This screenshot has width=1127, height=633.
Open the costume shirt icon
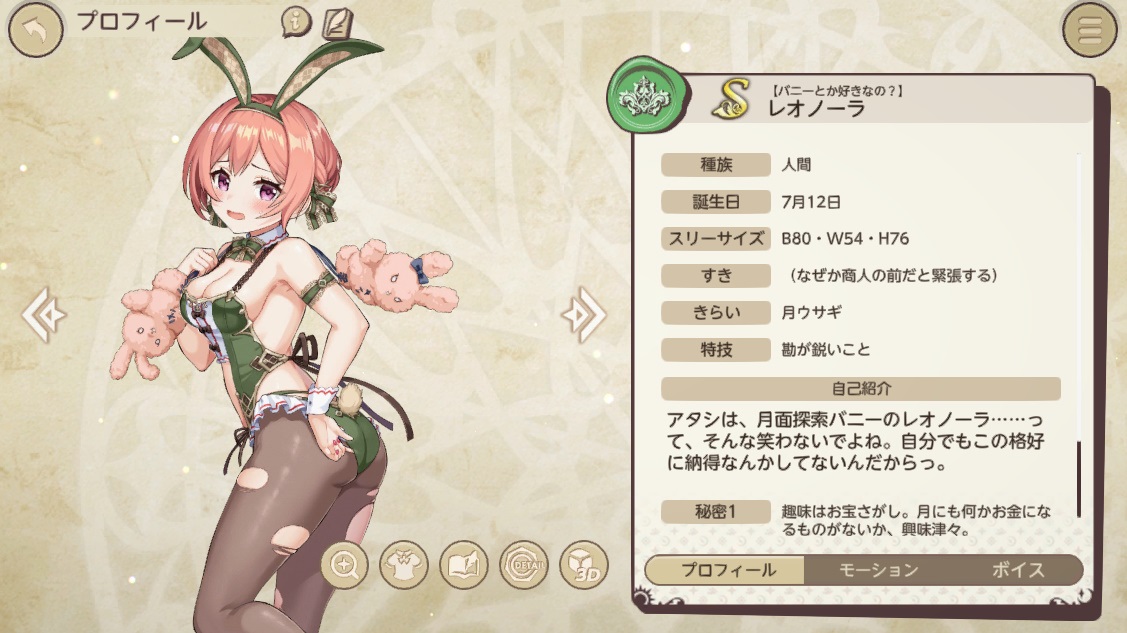click(x=404, y=566)
